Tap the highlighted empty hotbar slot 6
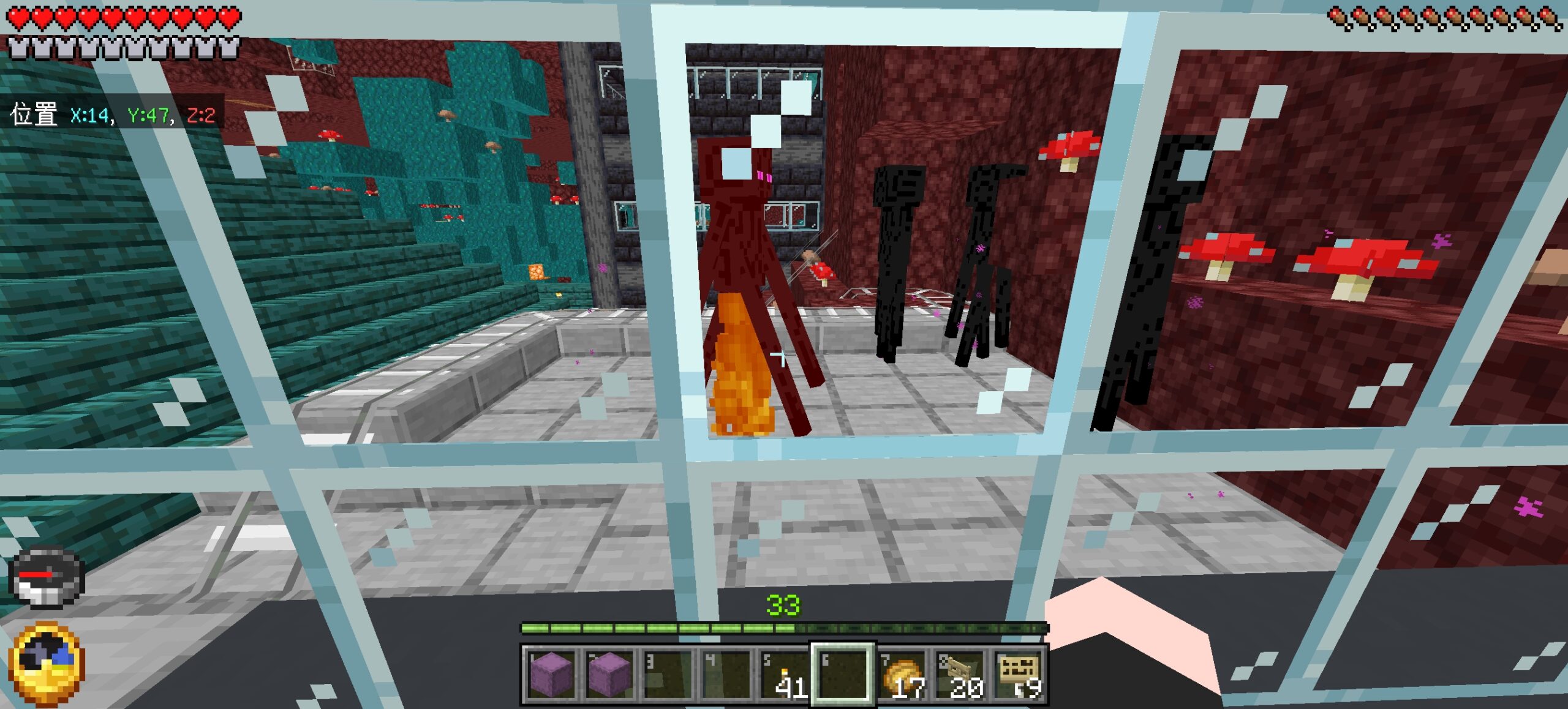 [x=843, y=674]
